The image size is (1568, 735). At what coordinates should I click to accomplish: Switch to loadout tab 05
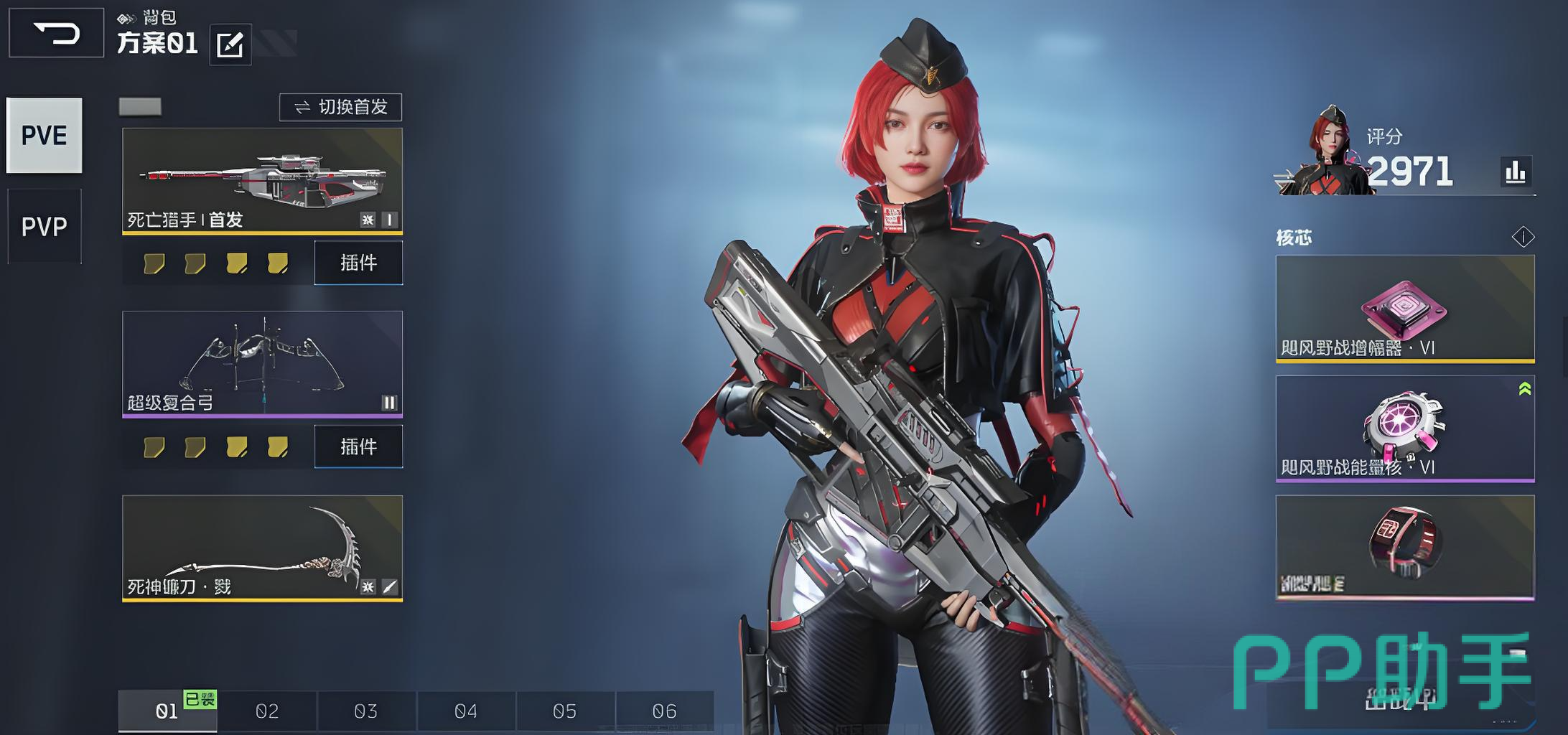[565, 711]
